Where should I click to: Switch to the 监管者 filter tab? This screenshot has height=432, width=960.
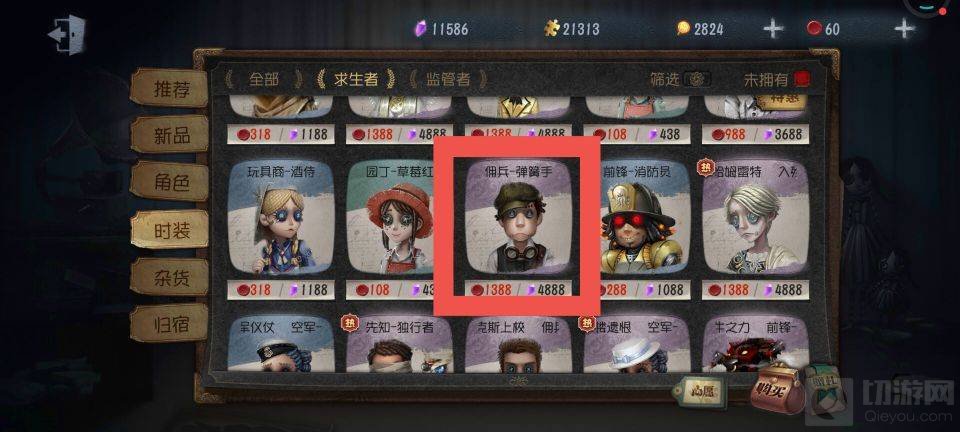tap(447, 79)
